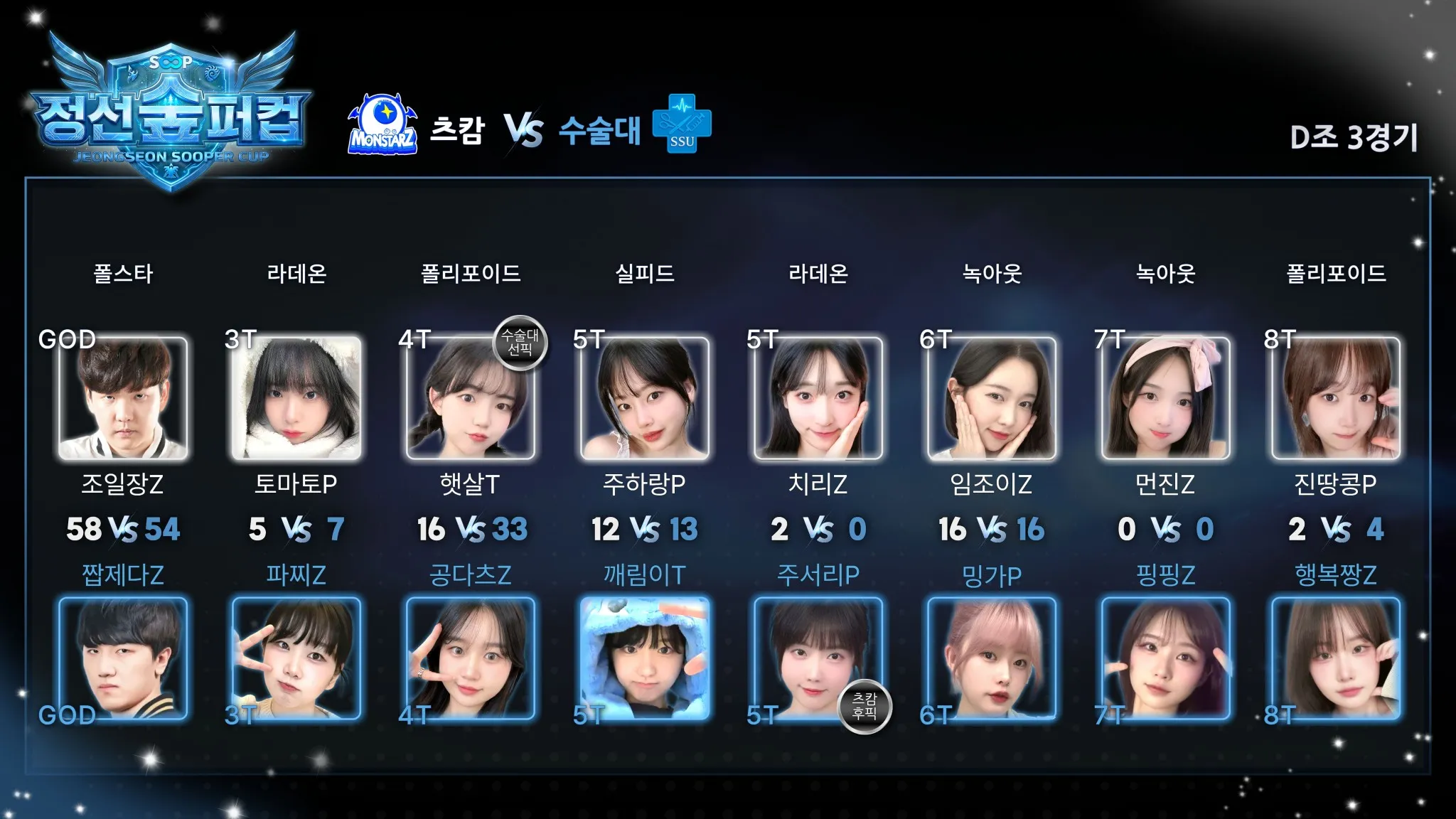Select the 주하랑P player portrait
Viewport: 1456px width, 819px height.
click(644, 398)
